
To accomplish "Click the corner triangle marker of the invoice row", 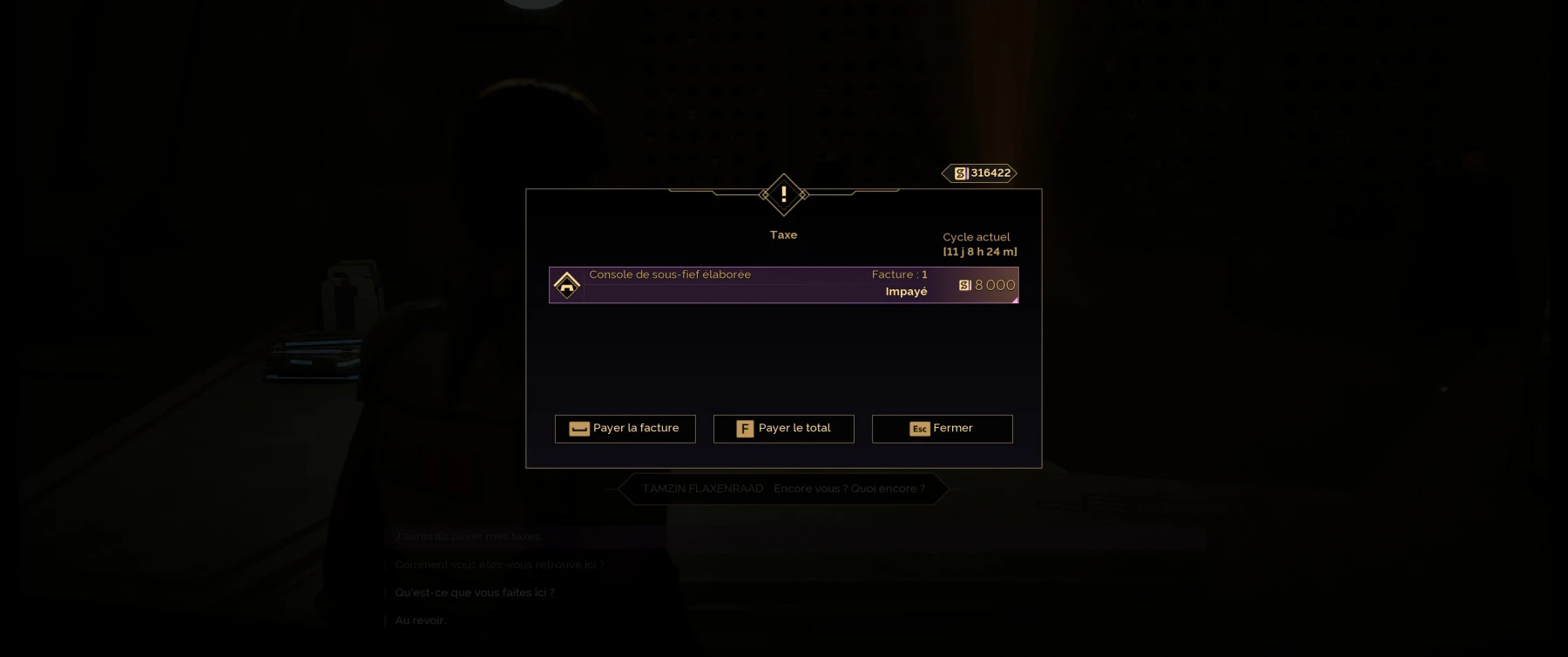I will tap(1014, 301).
